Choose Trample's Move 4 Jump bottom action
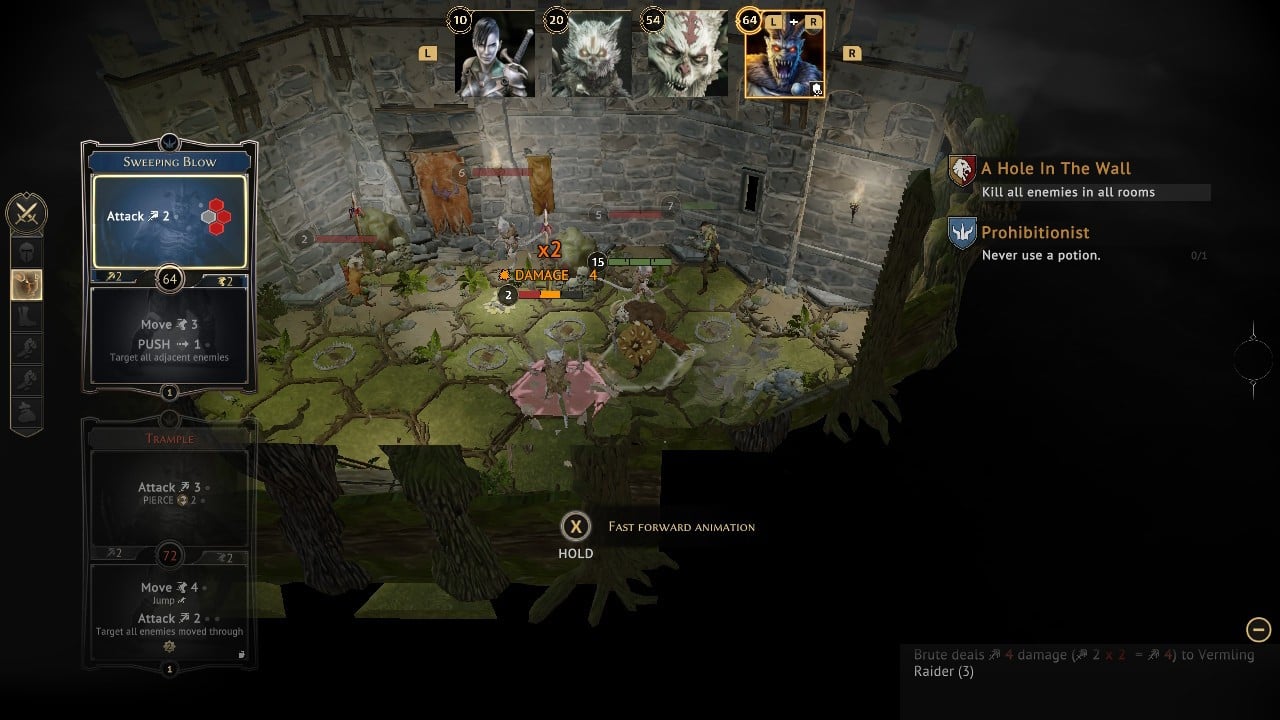 coord(169,610)
